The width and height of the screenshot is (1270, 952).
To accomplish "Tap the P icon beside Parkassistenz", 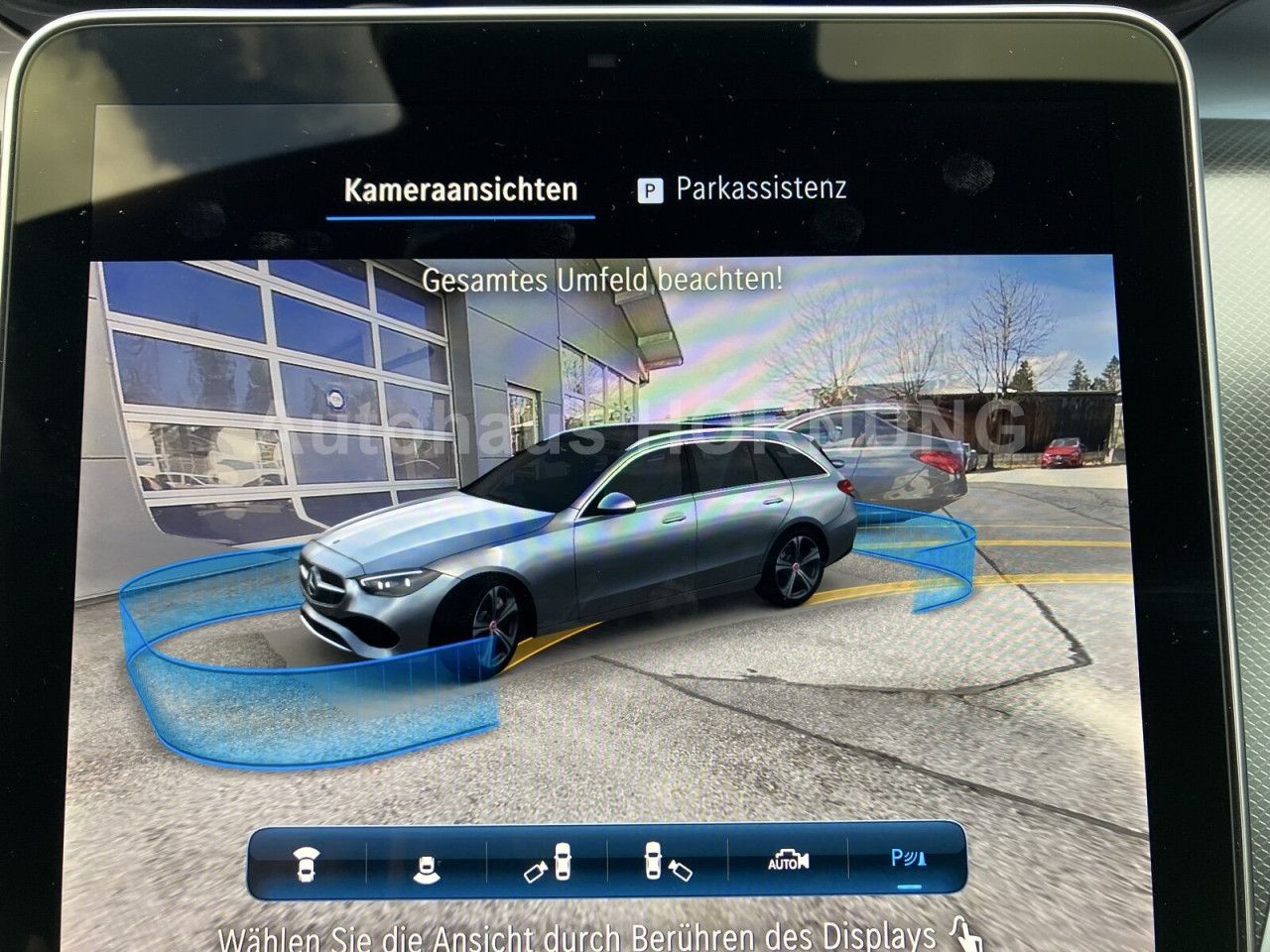I will tap(650, 187).
